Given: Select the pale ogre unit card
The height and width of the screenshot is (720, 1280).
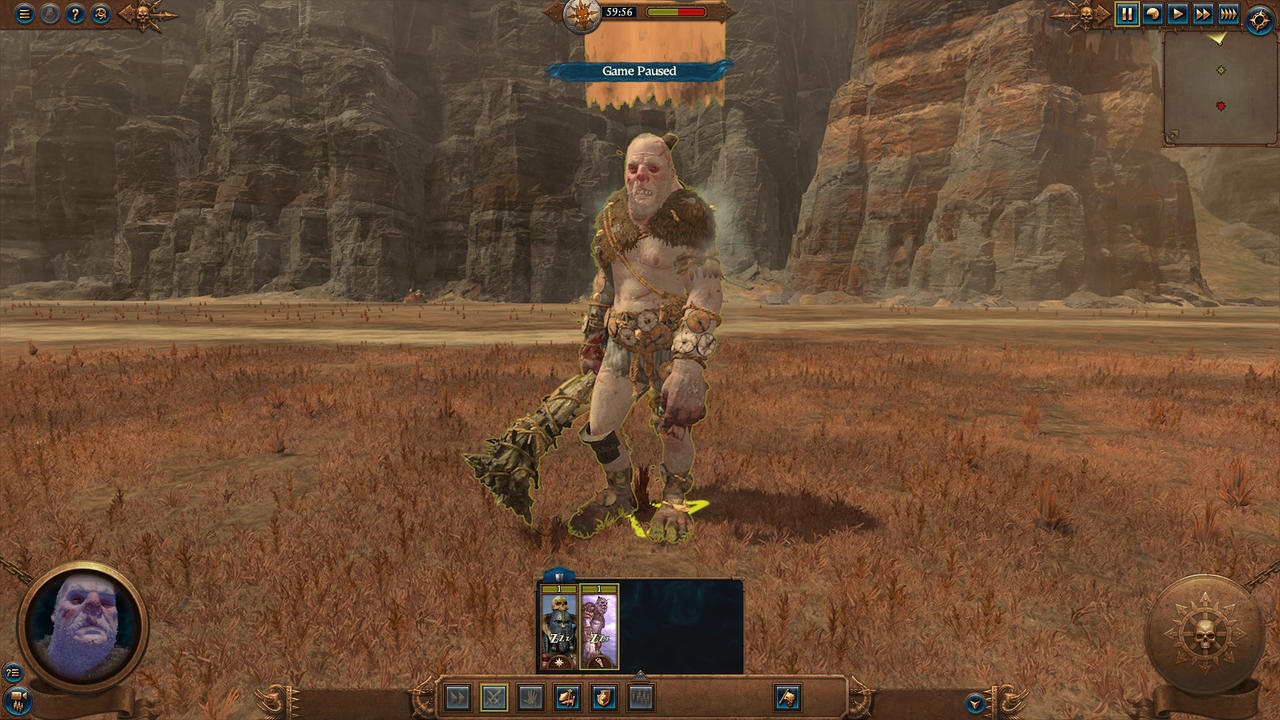Looking at the screenshot, I should click(x=599, y=627).
